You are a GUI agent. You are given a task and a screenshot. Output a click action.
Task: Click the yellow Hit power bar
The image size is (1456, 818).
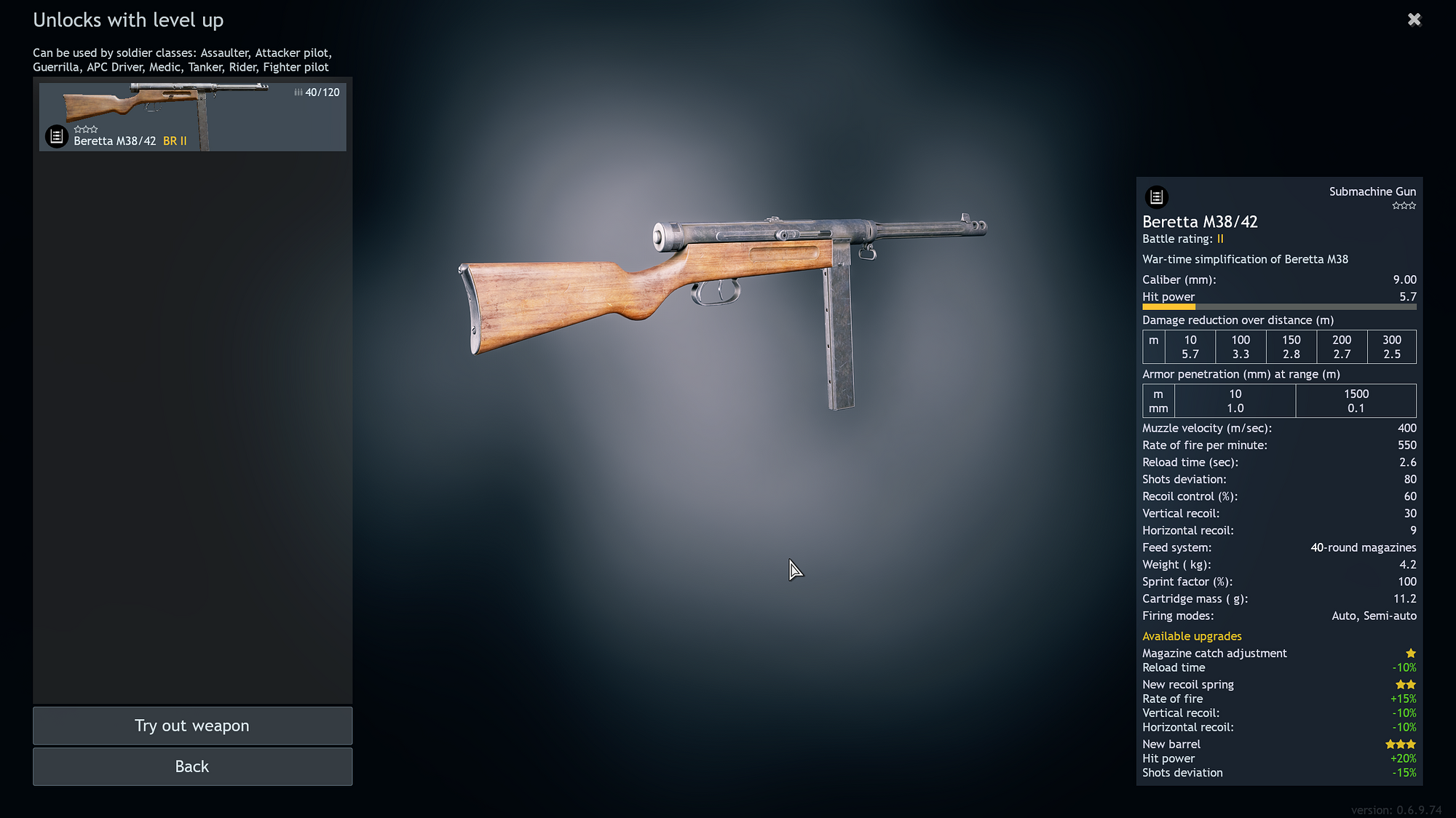point(1168,307)
